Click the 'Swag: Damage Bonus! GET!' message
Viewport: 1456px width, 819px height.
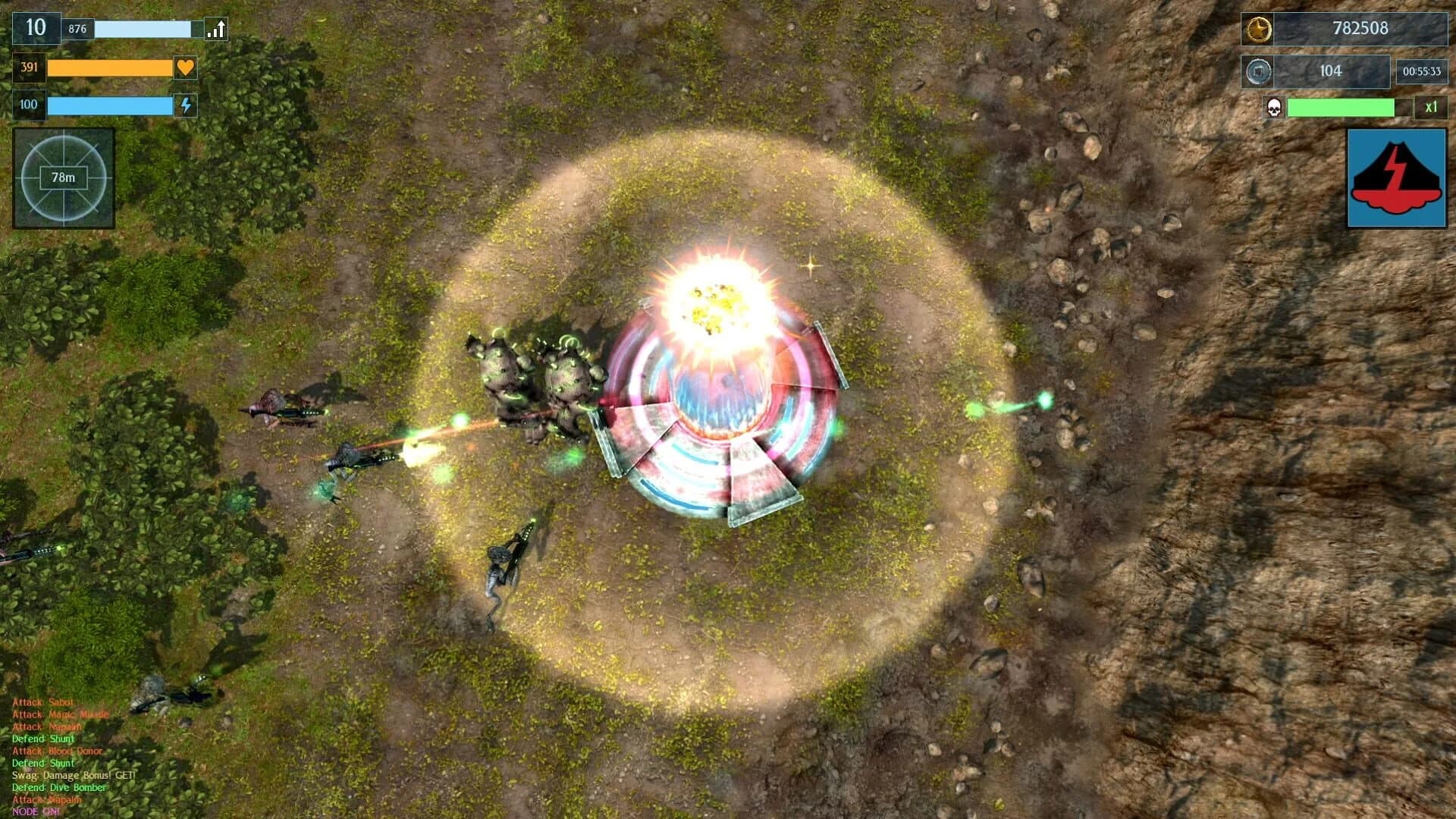[73, 775]
